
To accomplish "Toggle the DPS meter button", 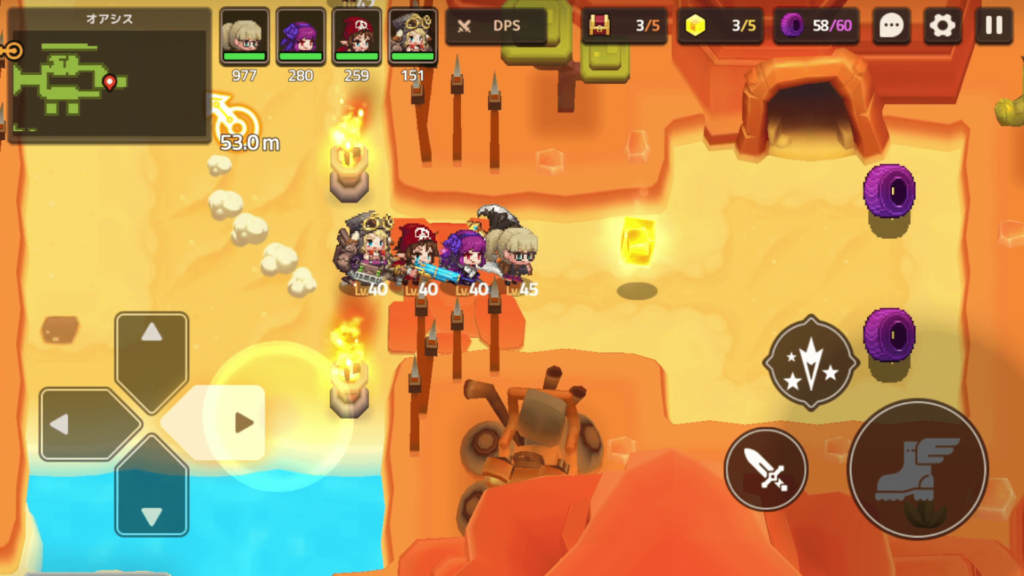I will (496, 26).
